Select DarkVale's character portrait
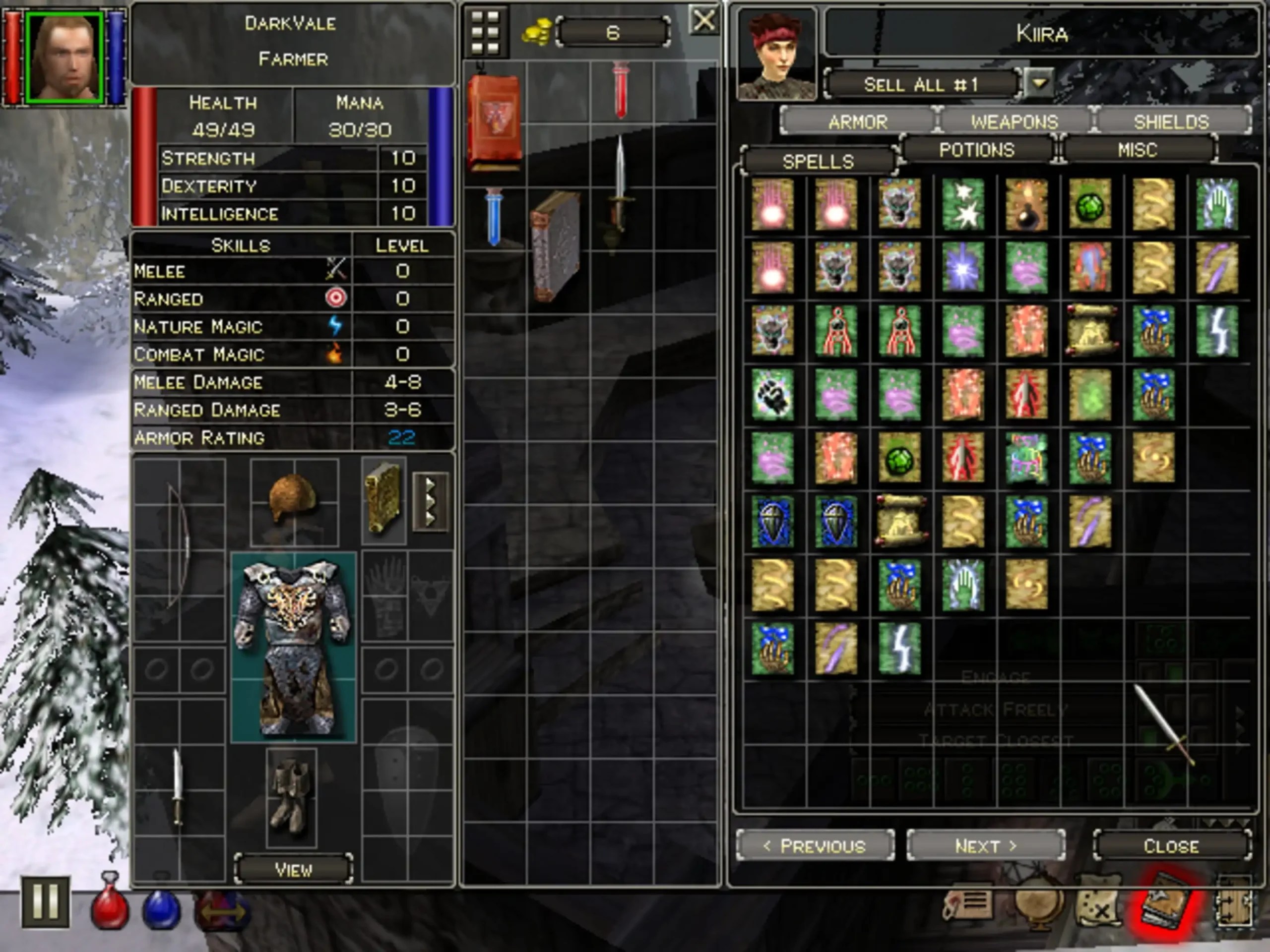 tap(64, 58)
